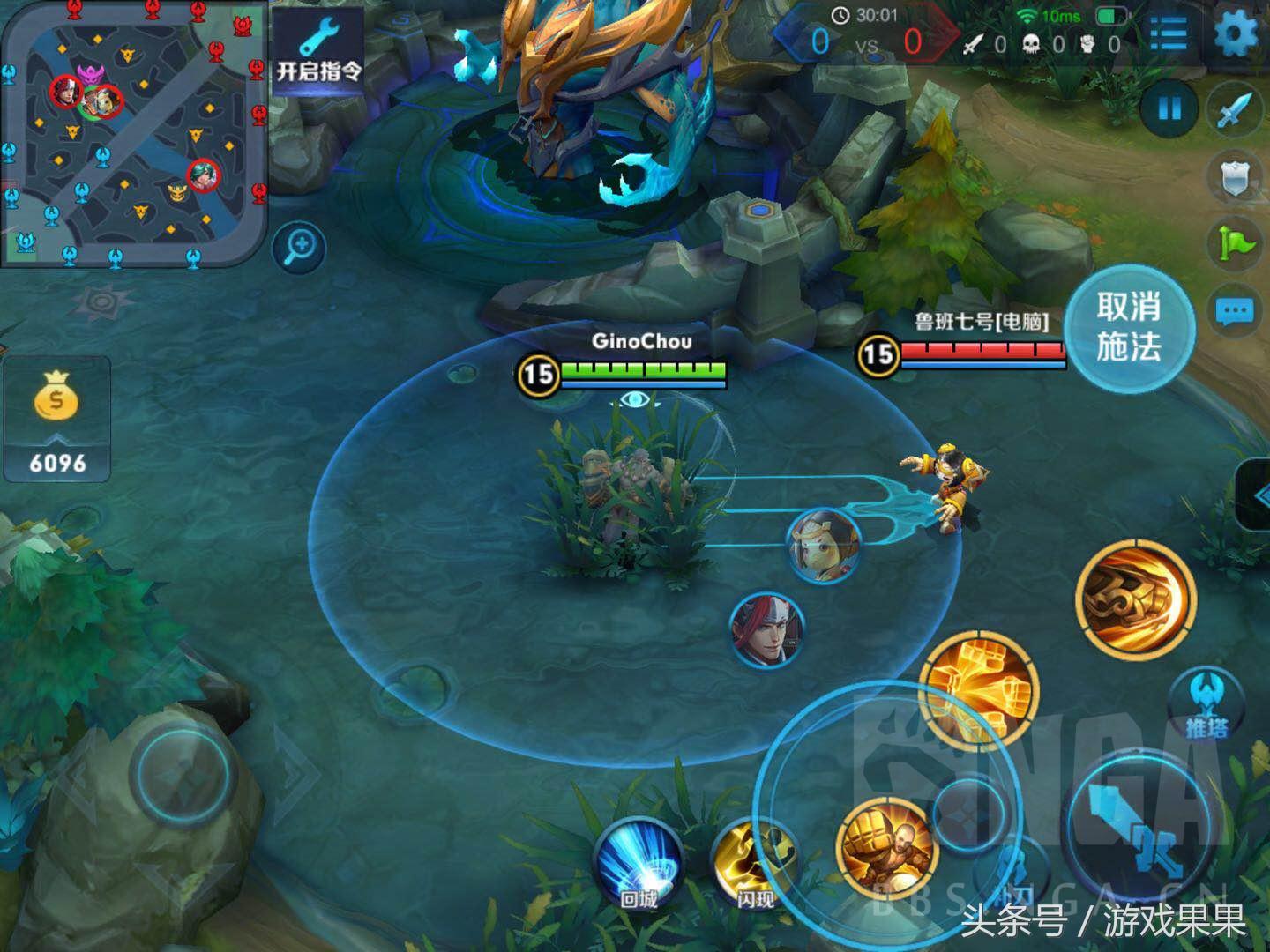Viewport: 1270px width, 952px height.
Task: Tap the sword attack signal icon
Action: (x=1235, y=110)
